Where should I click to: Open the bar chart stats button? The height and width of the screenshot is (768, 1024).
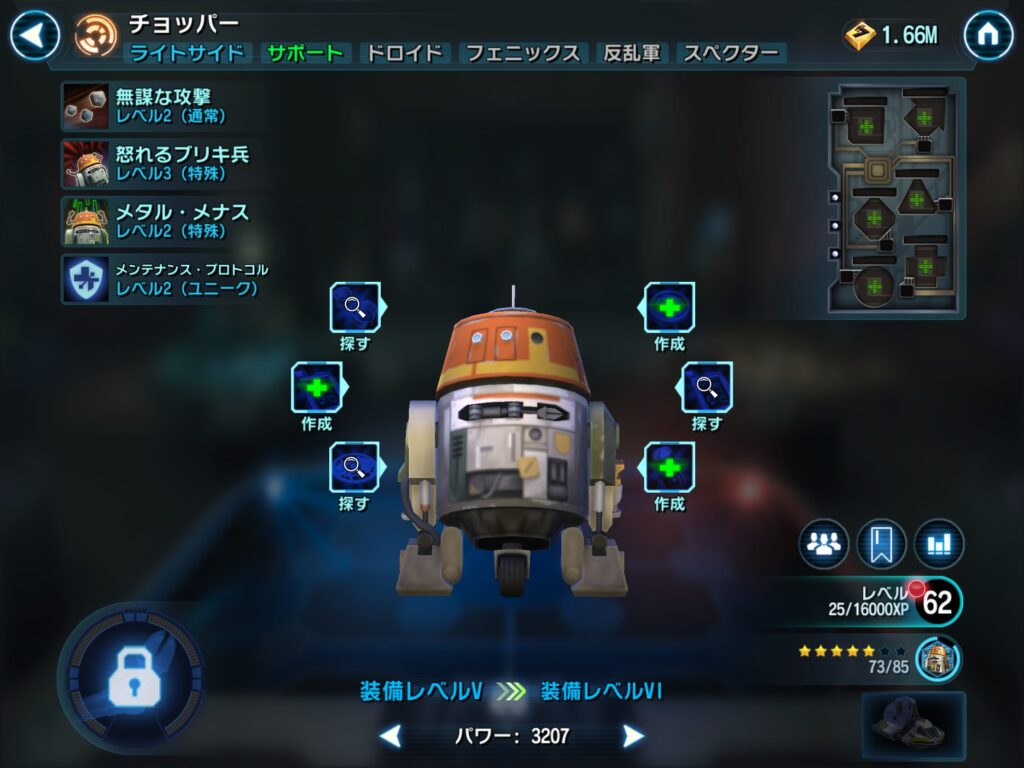point(938,544)
